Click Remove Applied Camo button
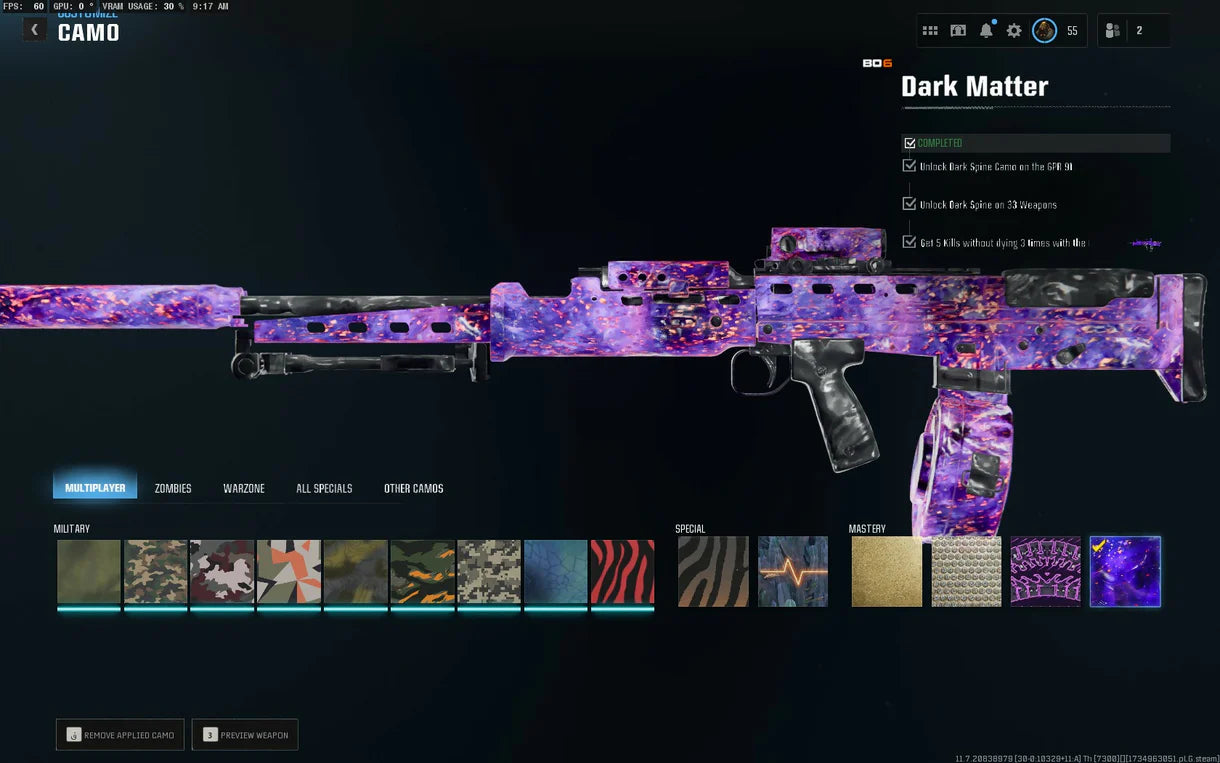The width and height of the screenshot is (1220, 763). coord(120,735)
